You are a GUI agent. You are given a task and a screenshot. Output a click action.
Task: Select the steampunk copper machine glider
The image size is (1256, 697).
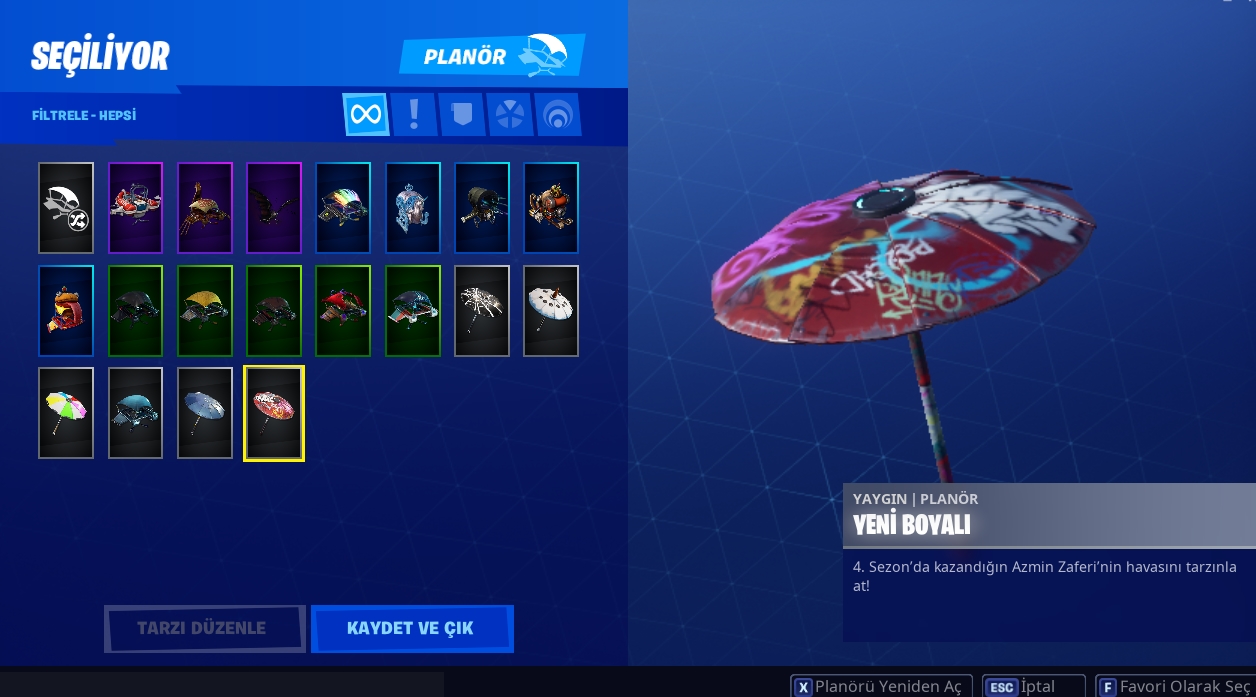551,208
